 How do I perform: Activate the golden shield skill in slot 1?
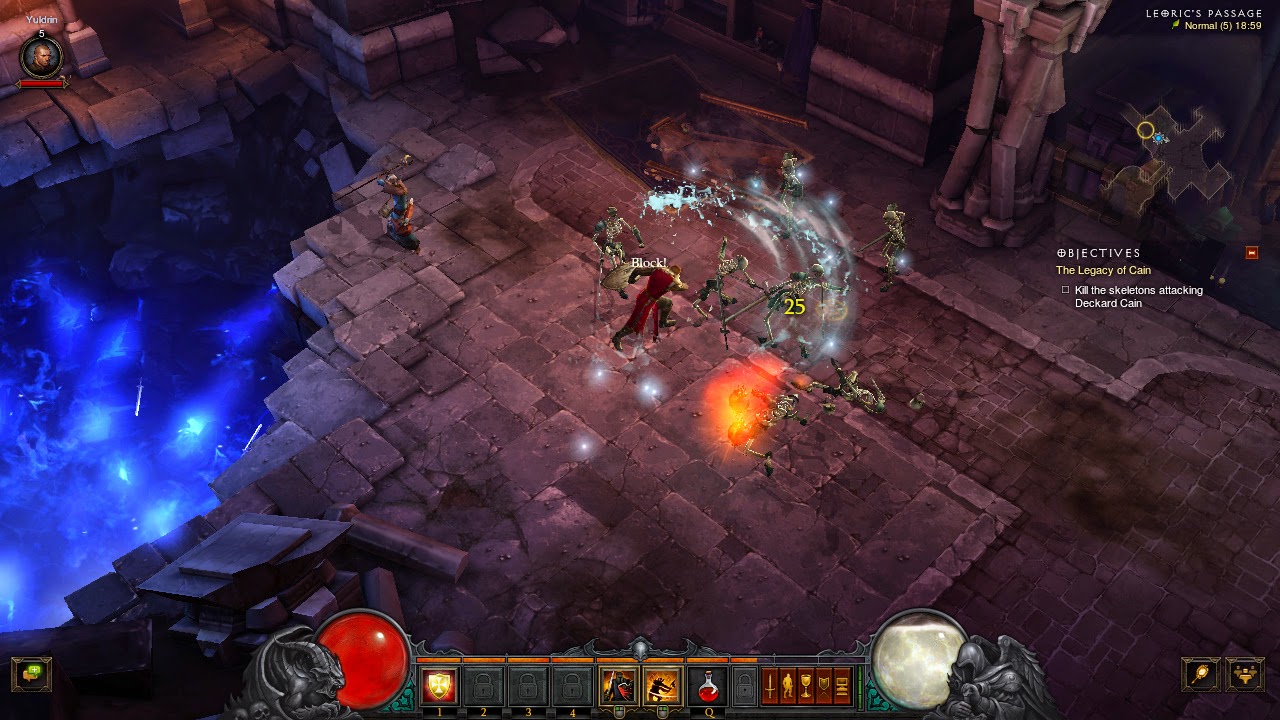(x=437, y=686)
